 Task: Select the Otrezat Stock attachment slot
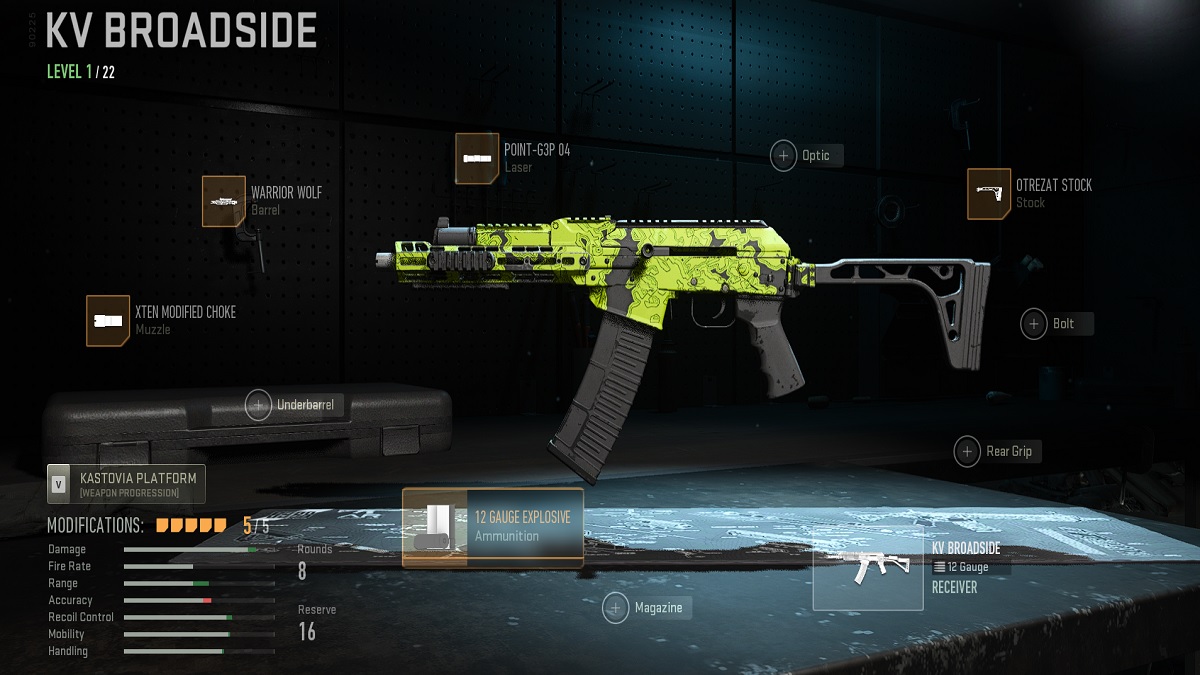[x=989, y=193]
